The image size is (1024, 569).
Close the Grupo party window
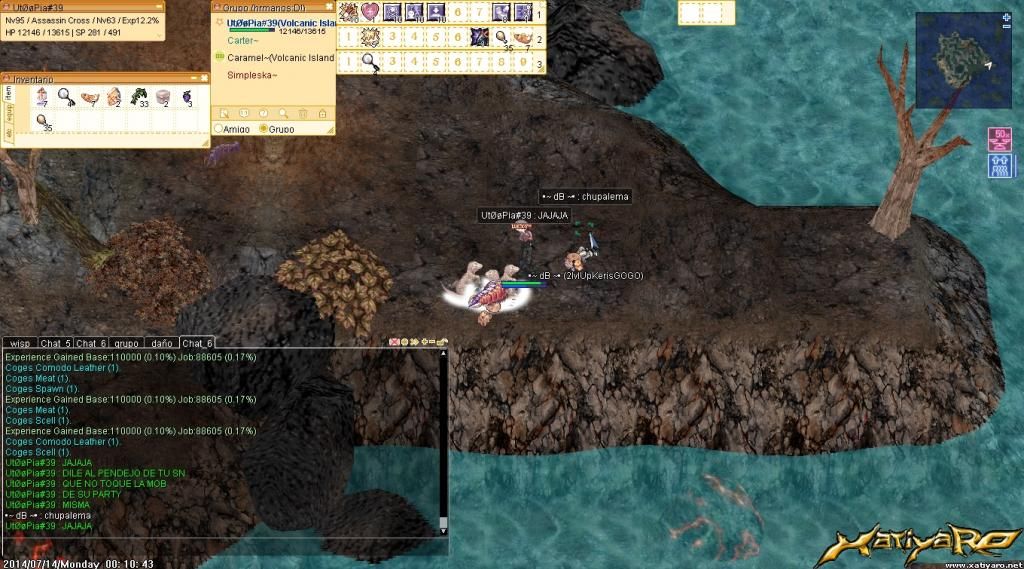pyautogui.click(x=329, y=7)
